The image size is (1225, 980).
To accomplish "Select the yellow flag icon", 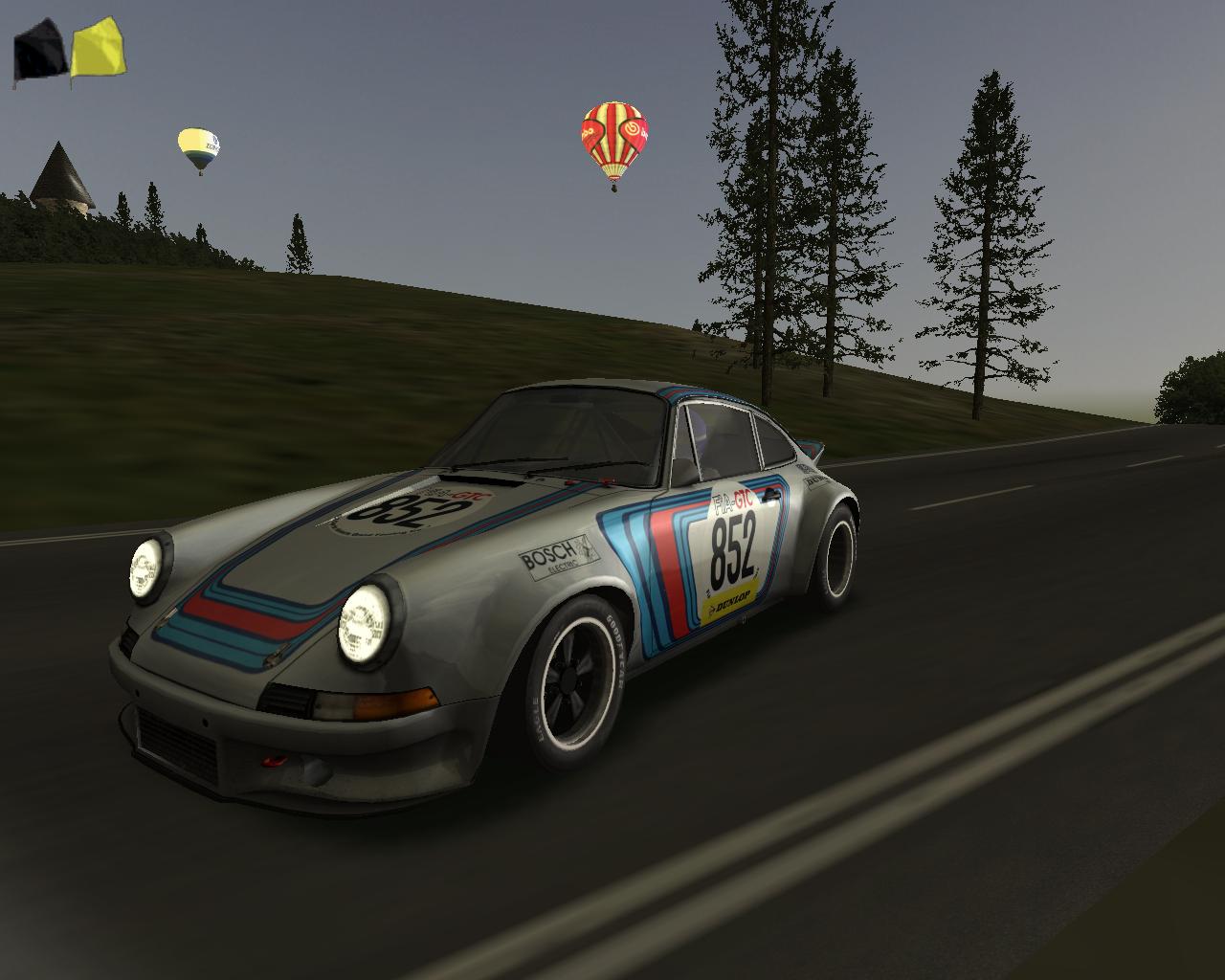I will coord(98,49).
